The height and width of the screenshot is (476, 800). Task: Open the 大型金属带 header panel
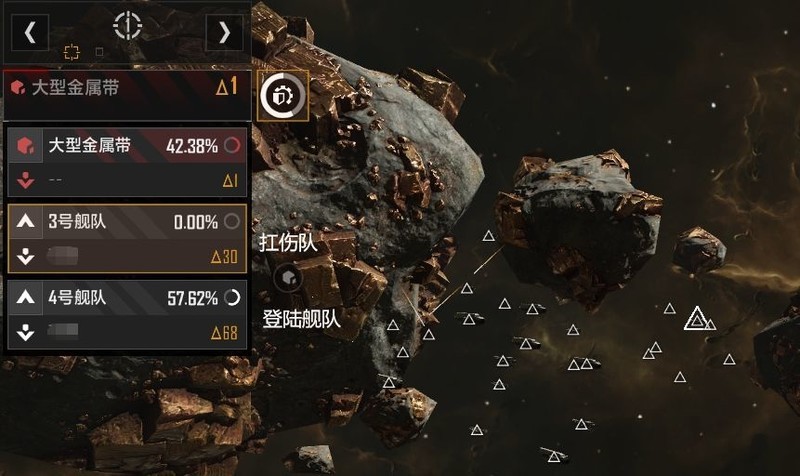click(125, 88)
